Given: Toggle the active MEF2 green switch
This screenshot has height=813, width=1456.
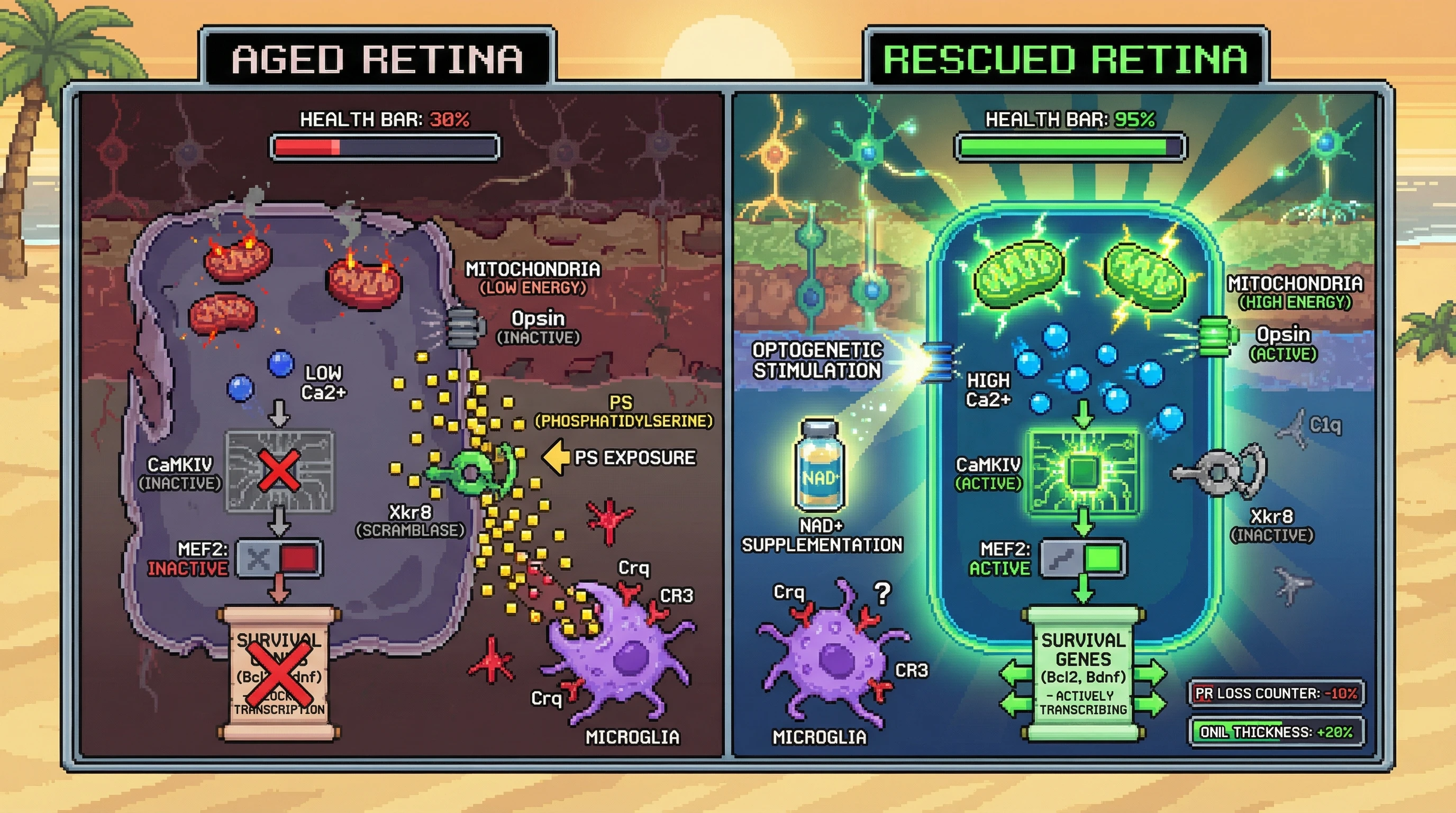Looking at the screenshot, I should pos(1084,559).
